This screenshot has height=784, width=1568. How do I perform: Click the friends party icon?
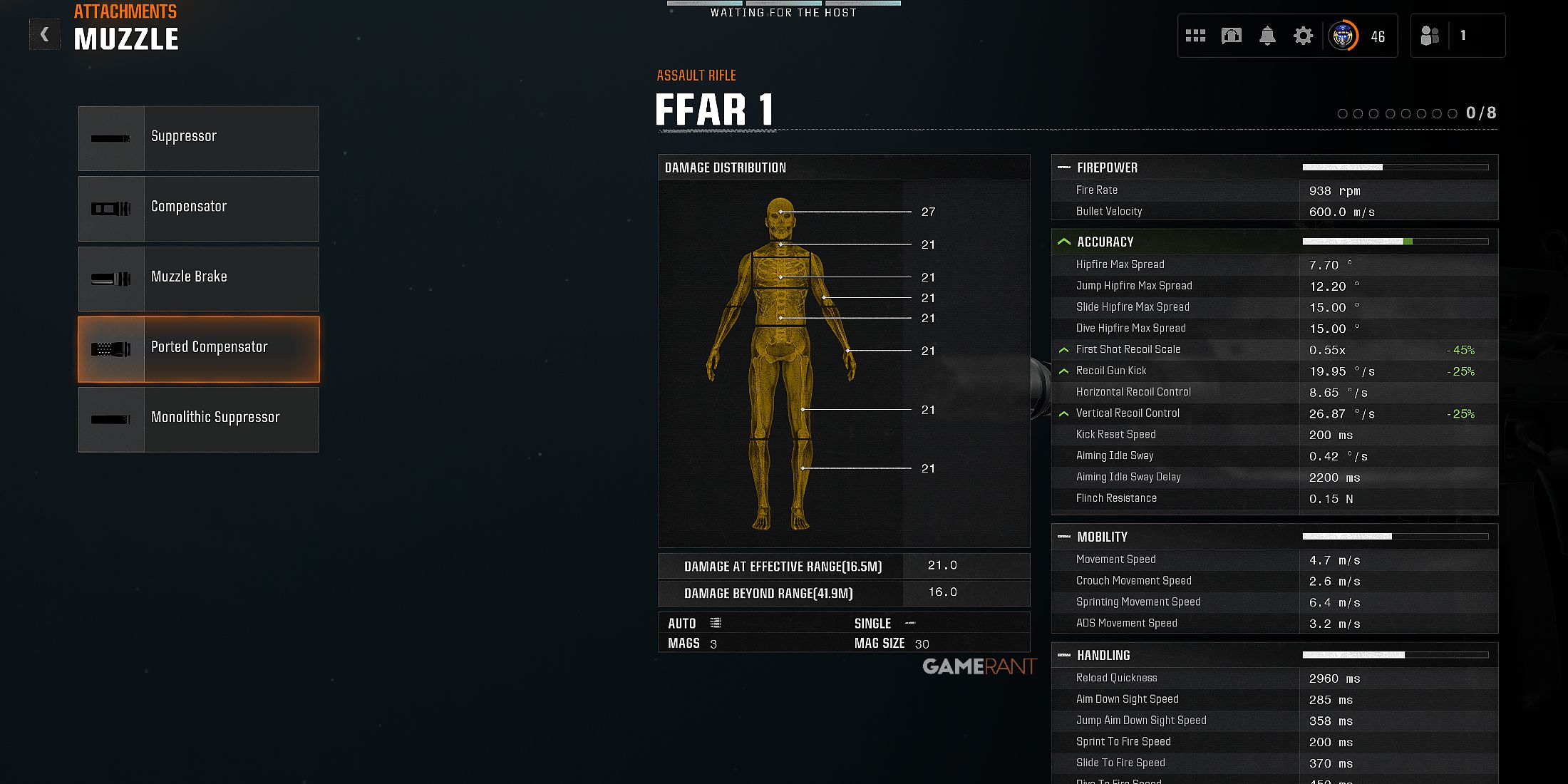1429,35
